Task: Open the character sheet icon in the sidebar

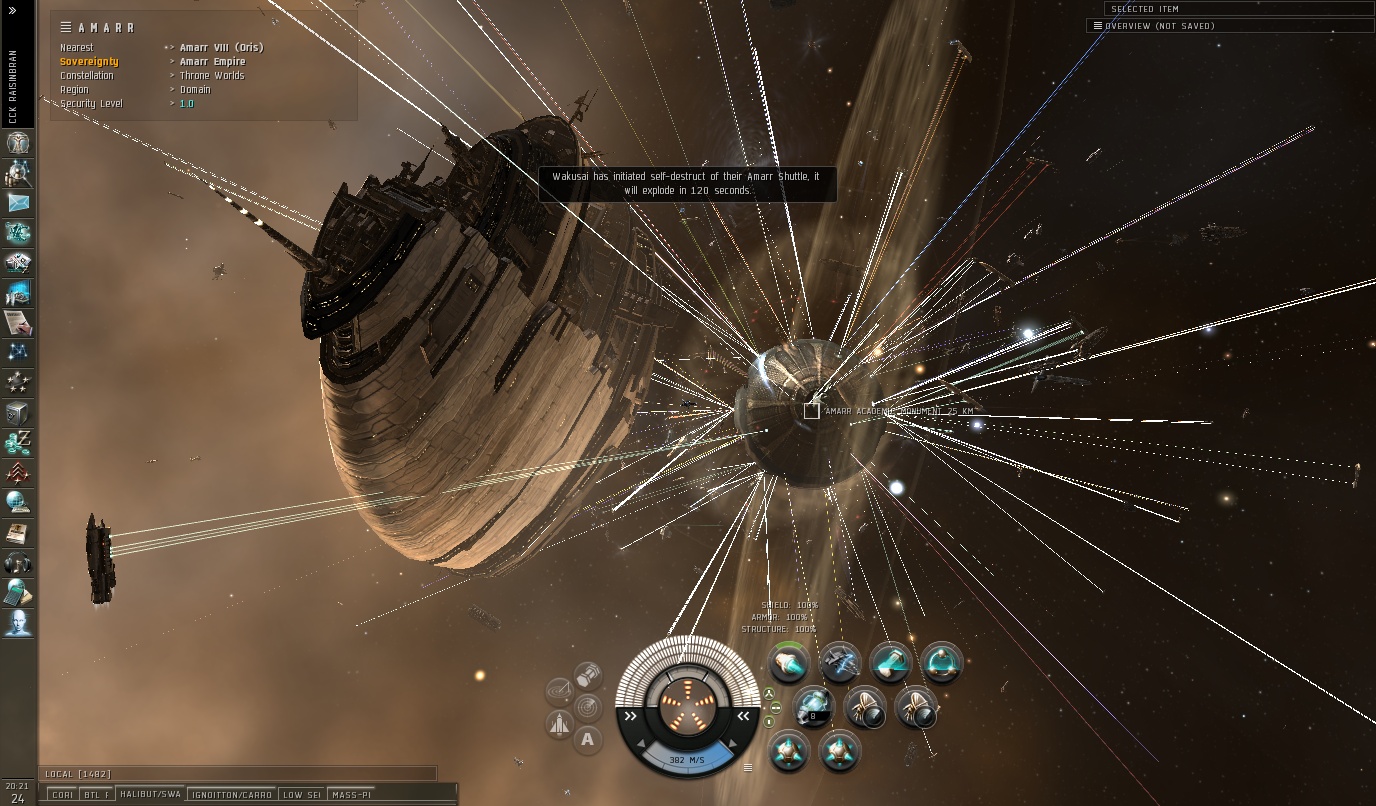Action: click(18, 143)
